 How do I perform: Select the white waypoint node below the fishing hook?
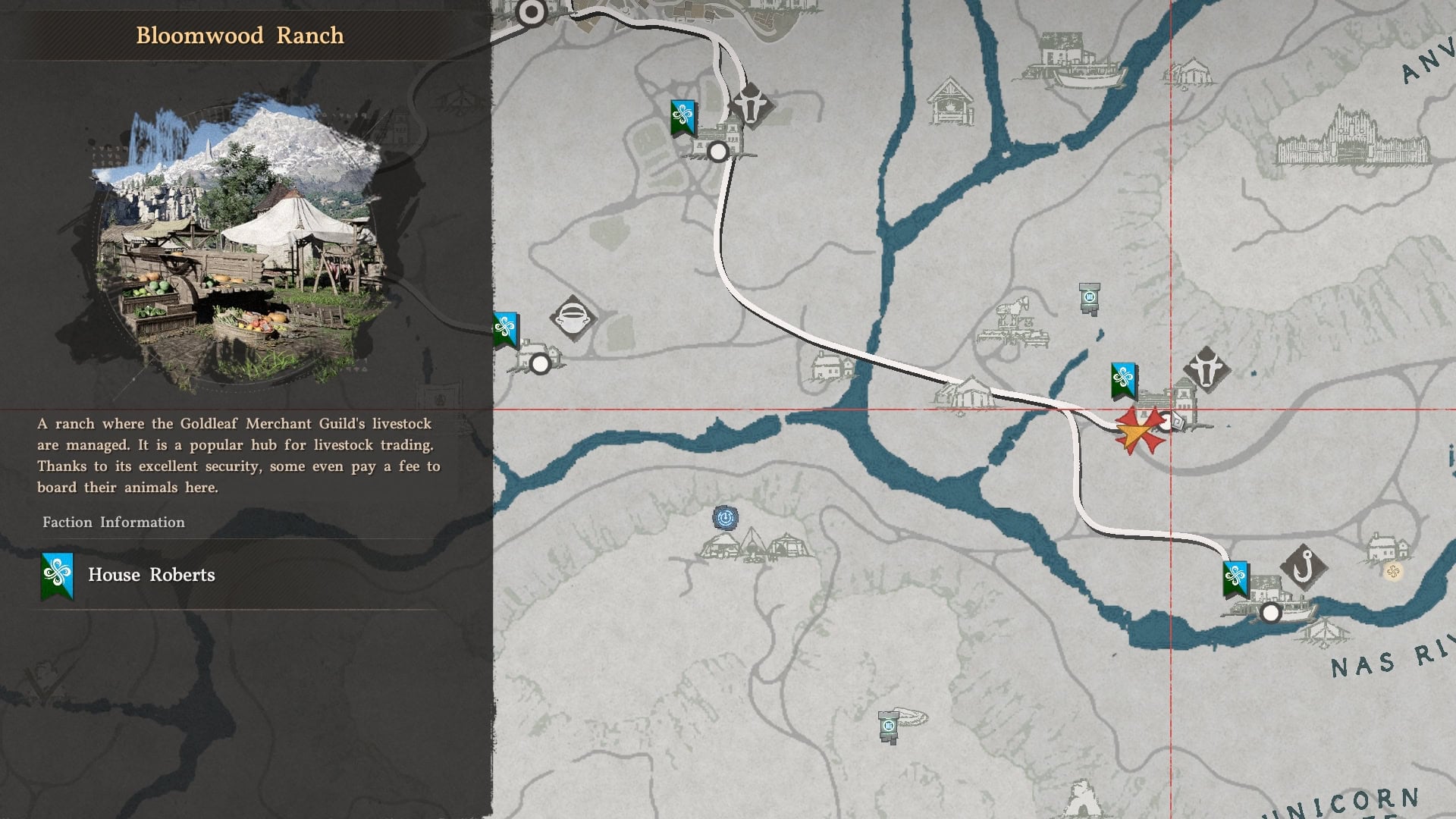click(1271, 613)
